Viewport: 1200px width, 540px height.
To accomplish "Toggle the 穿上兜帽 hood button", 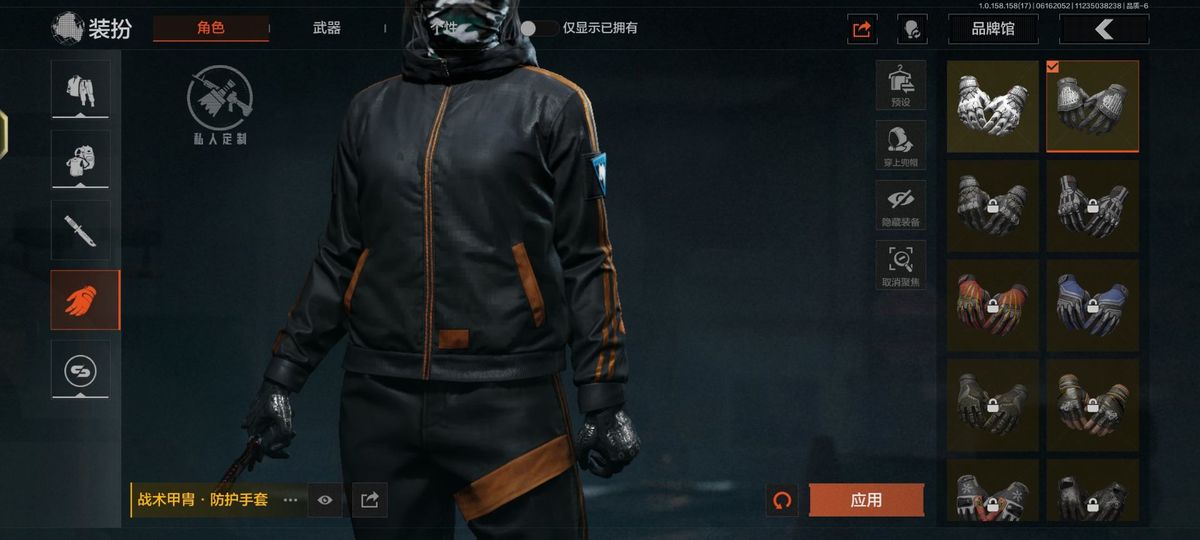I will (x=901, y=145).
